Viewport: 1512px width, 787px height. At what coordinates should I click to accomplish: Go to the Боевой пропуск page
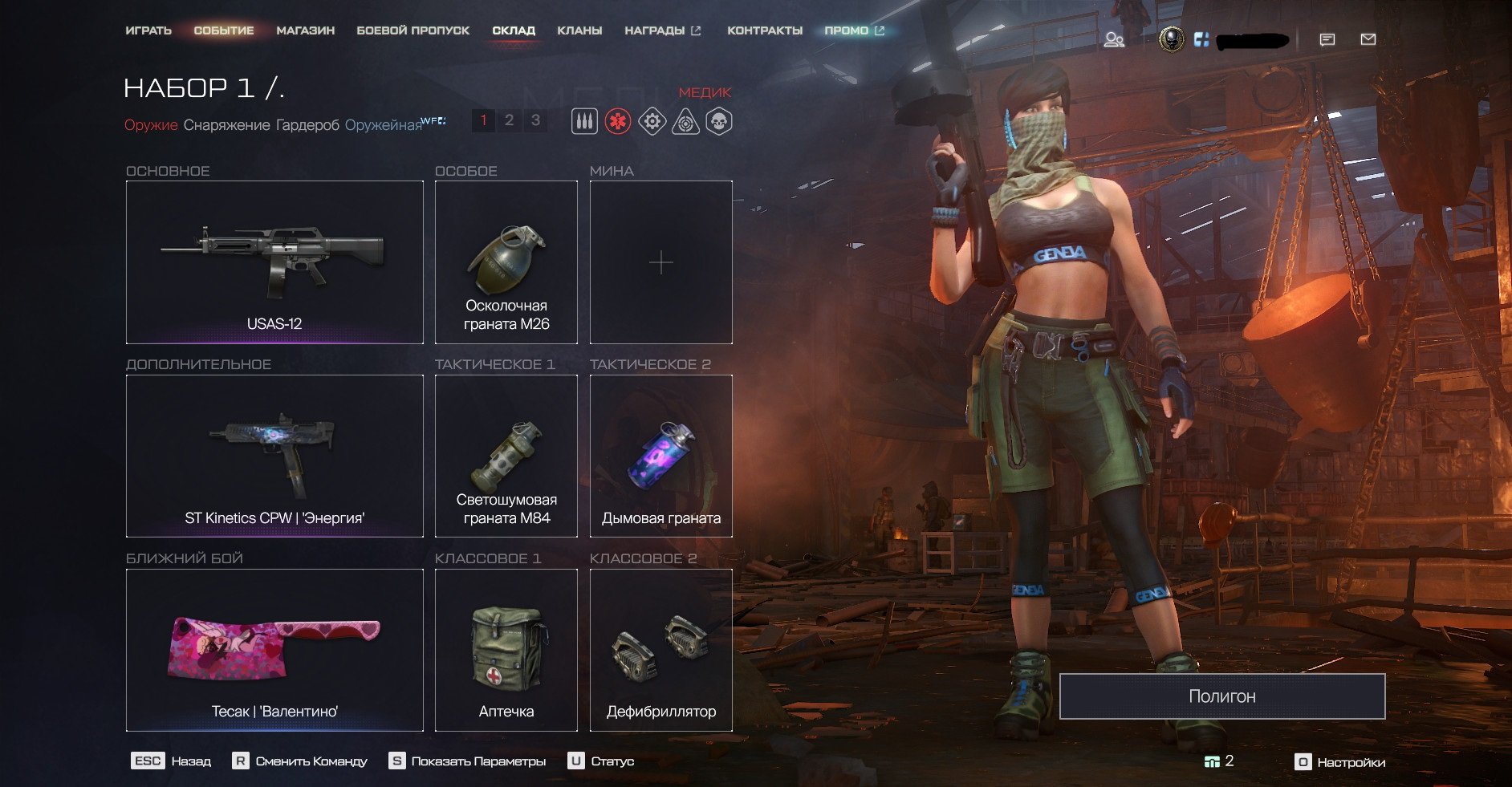[413, 30]
